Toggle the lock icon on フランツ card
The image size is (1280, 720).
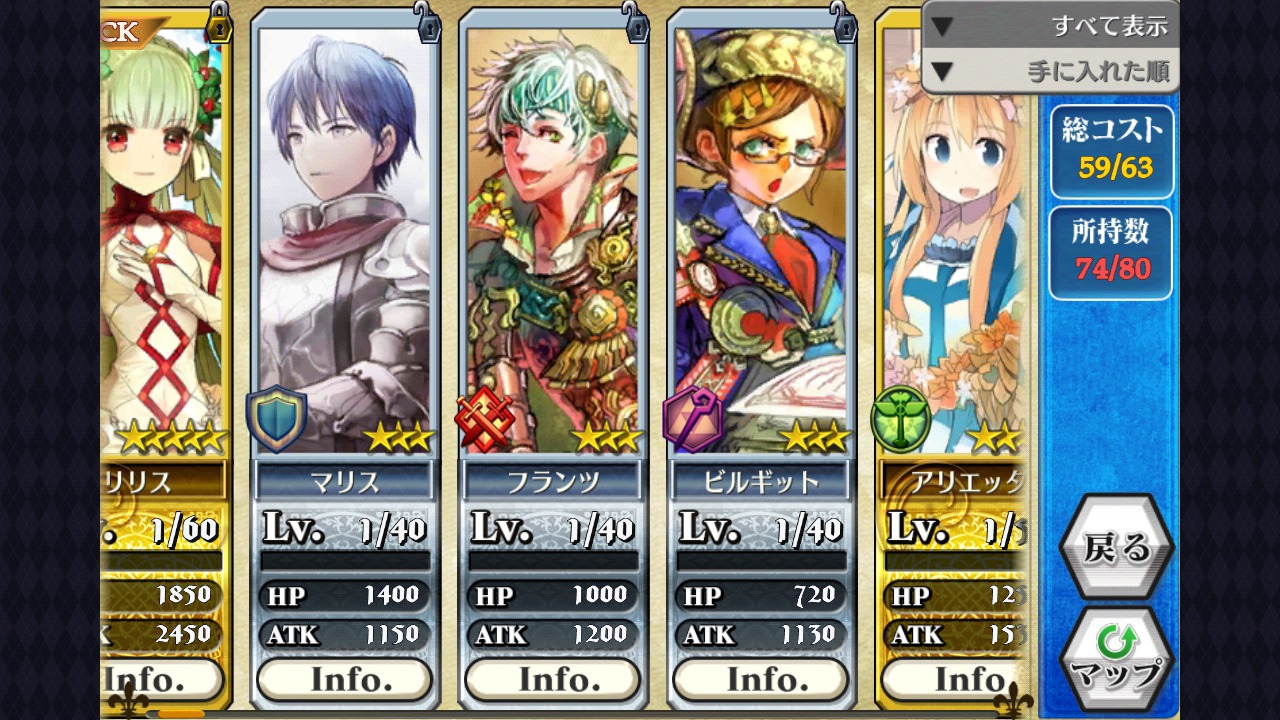click(x=636, y=22)
